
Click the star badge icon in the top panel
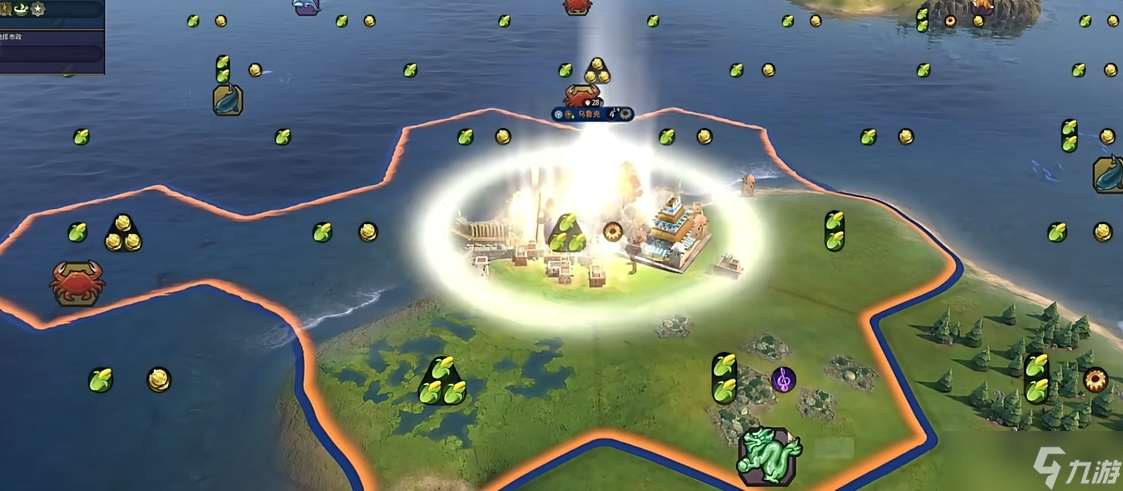(37, 9)
